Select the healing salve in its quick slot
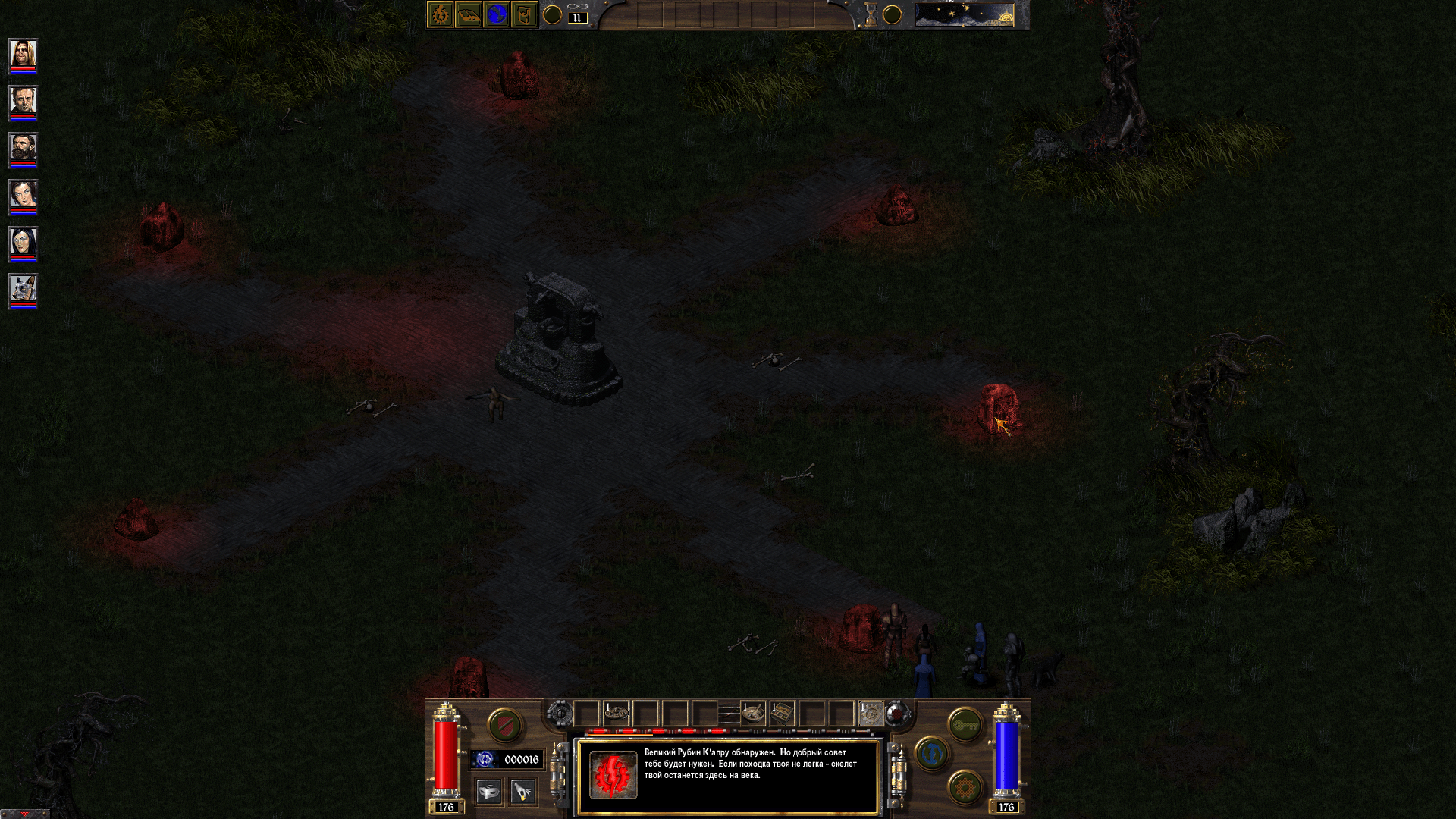 [x=617, y=711]
